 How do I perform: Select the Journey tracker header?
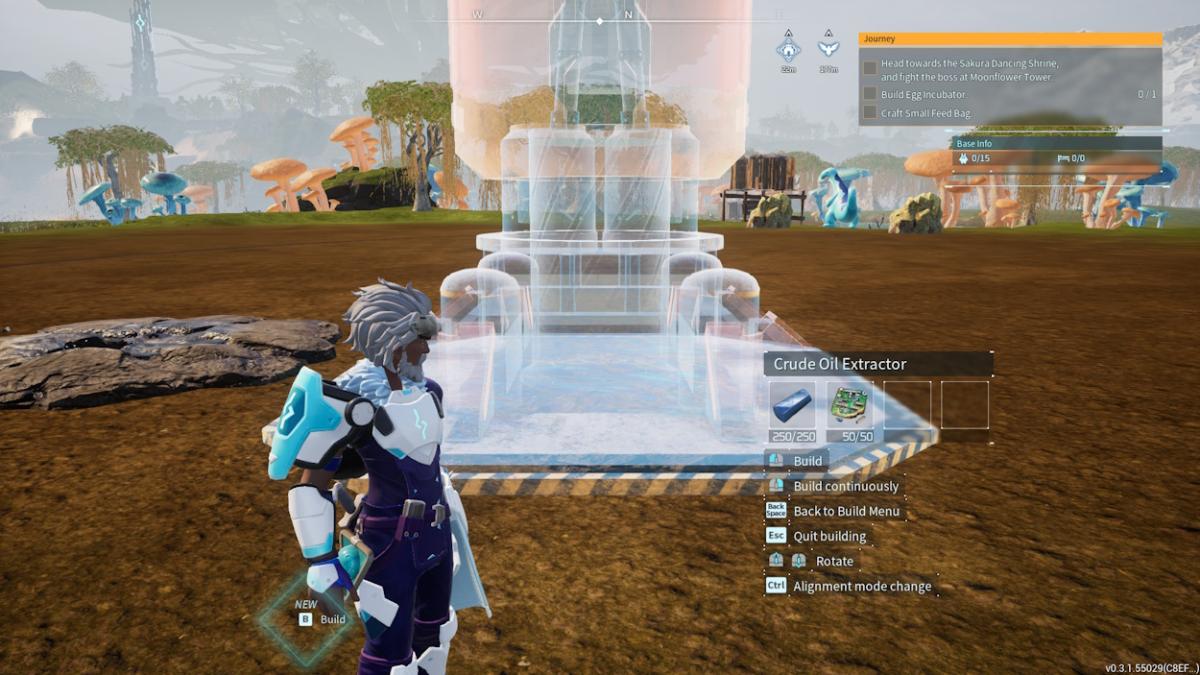[1010, 40]
